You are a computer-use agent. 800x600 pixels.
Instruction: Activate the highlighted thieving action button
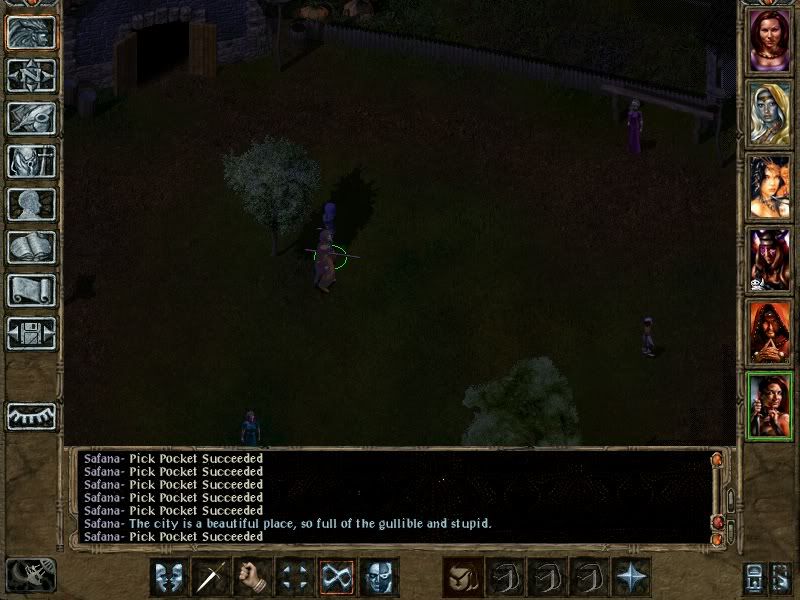(x=337, y=577)
